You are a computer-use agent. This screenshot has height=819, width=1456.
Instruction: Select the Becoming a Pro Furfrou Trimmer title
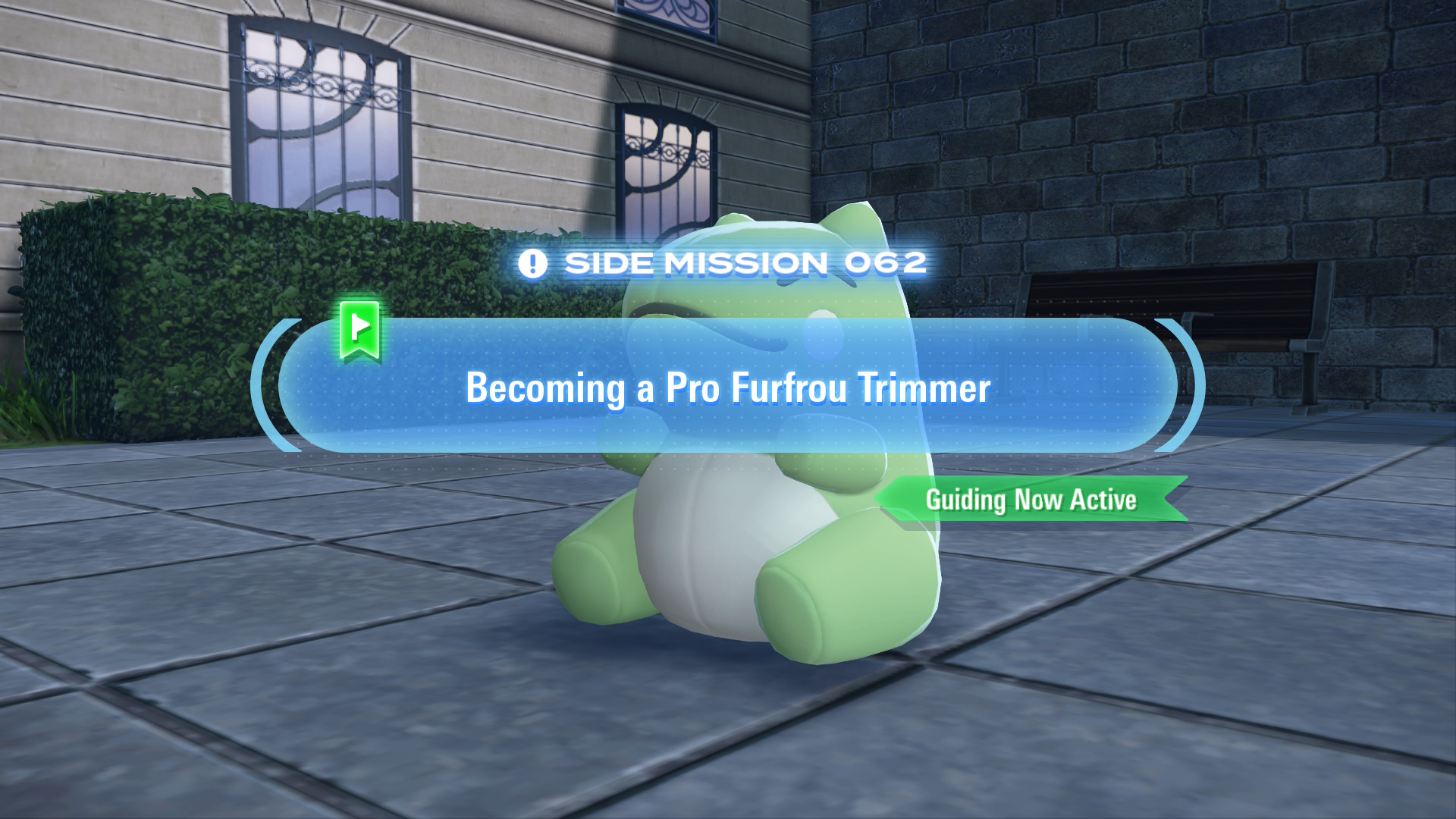728,388
